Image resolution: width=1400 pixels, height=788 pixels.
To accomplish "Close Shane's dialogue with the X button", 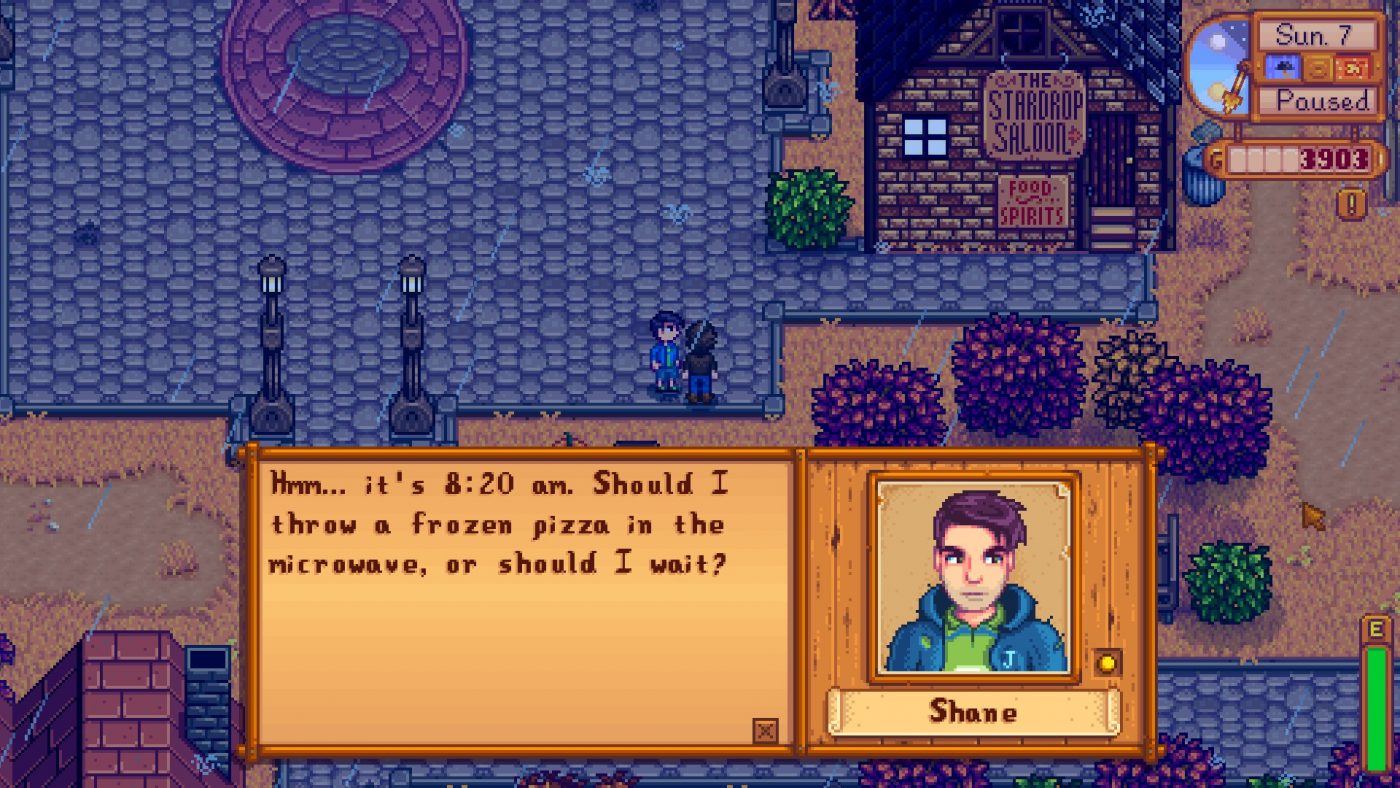I will tap(765, 731).
